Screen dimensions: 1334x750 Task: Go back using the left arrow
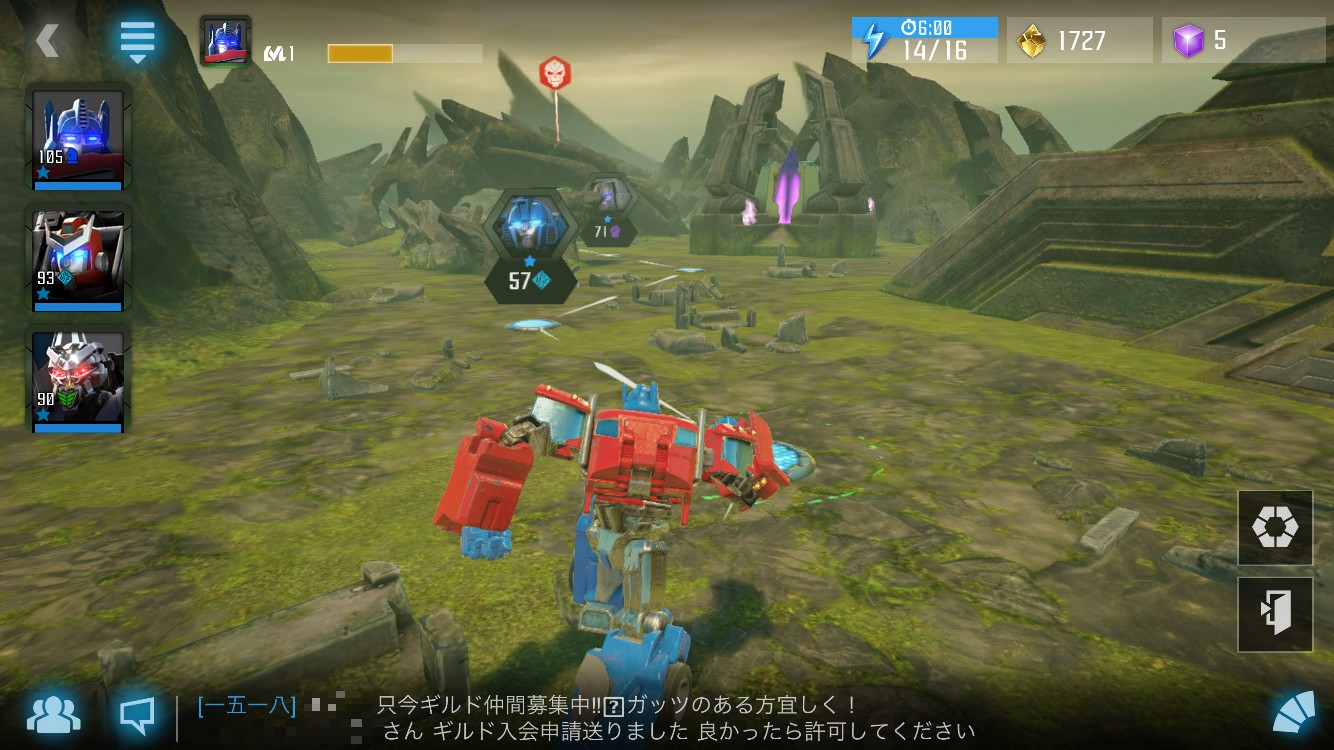coord(47,41)
